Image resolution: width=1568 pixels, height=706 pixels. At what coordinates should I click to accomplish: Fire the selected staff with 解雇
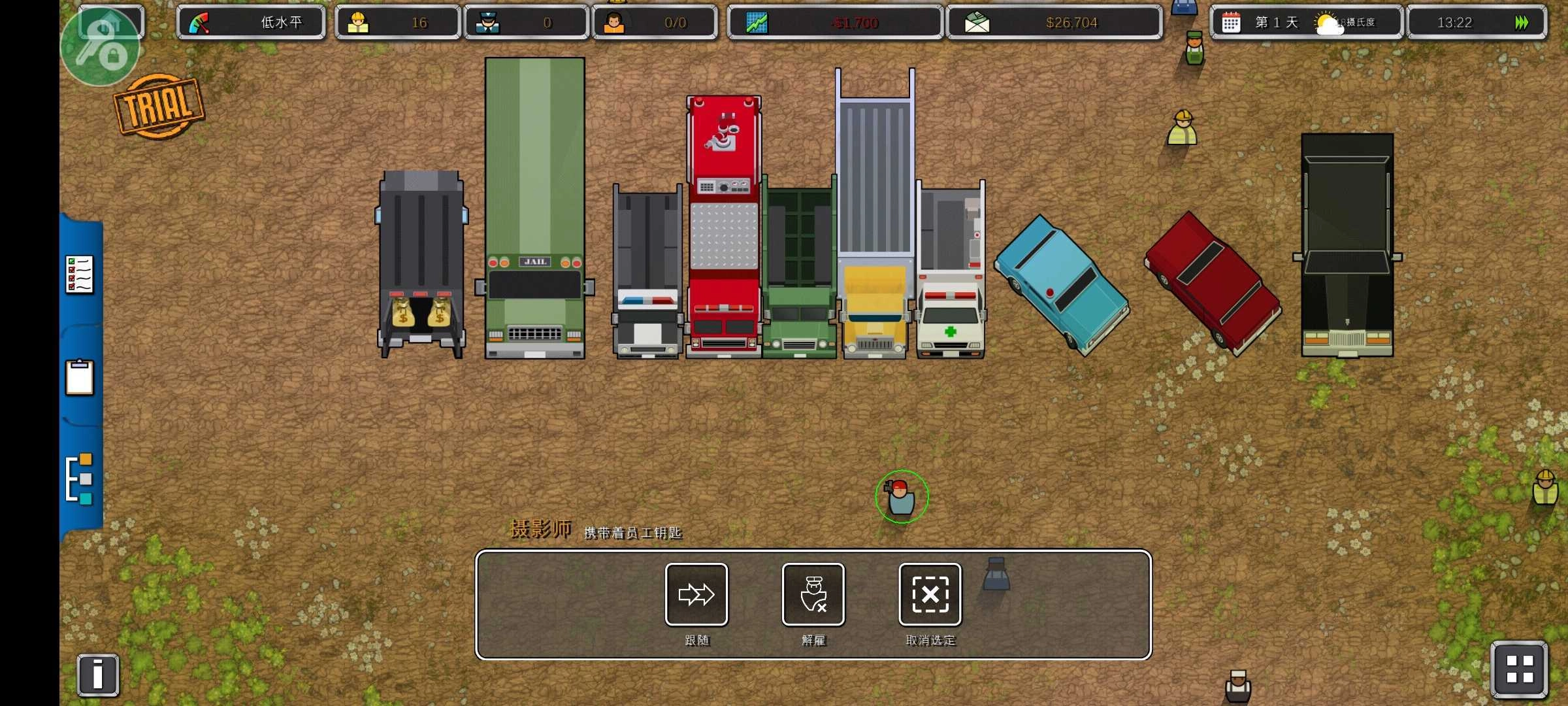tap(813, 594)
